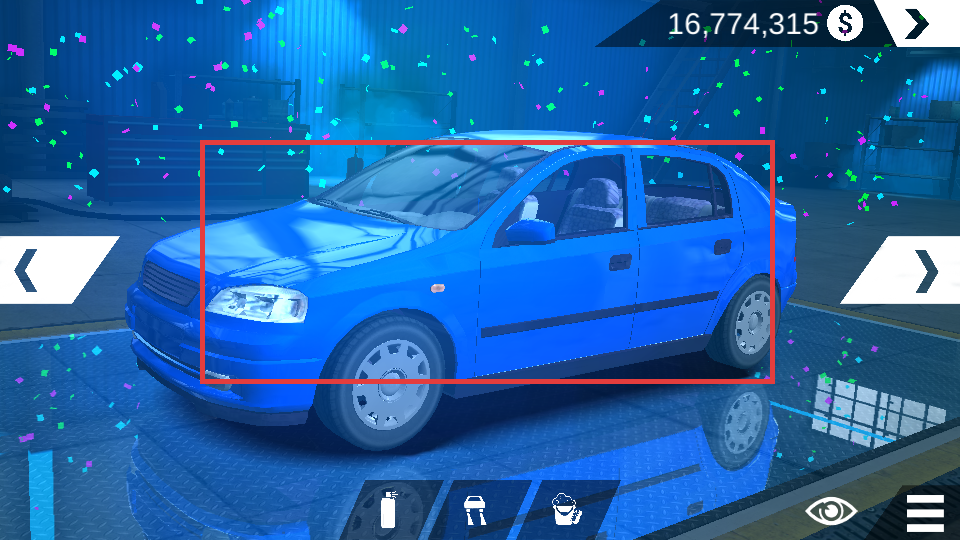The image size is (960, 540).
Task: Open the hamburger menu
Action: (x=925, y=512)
